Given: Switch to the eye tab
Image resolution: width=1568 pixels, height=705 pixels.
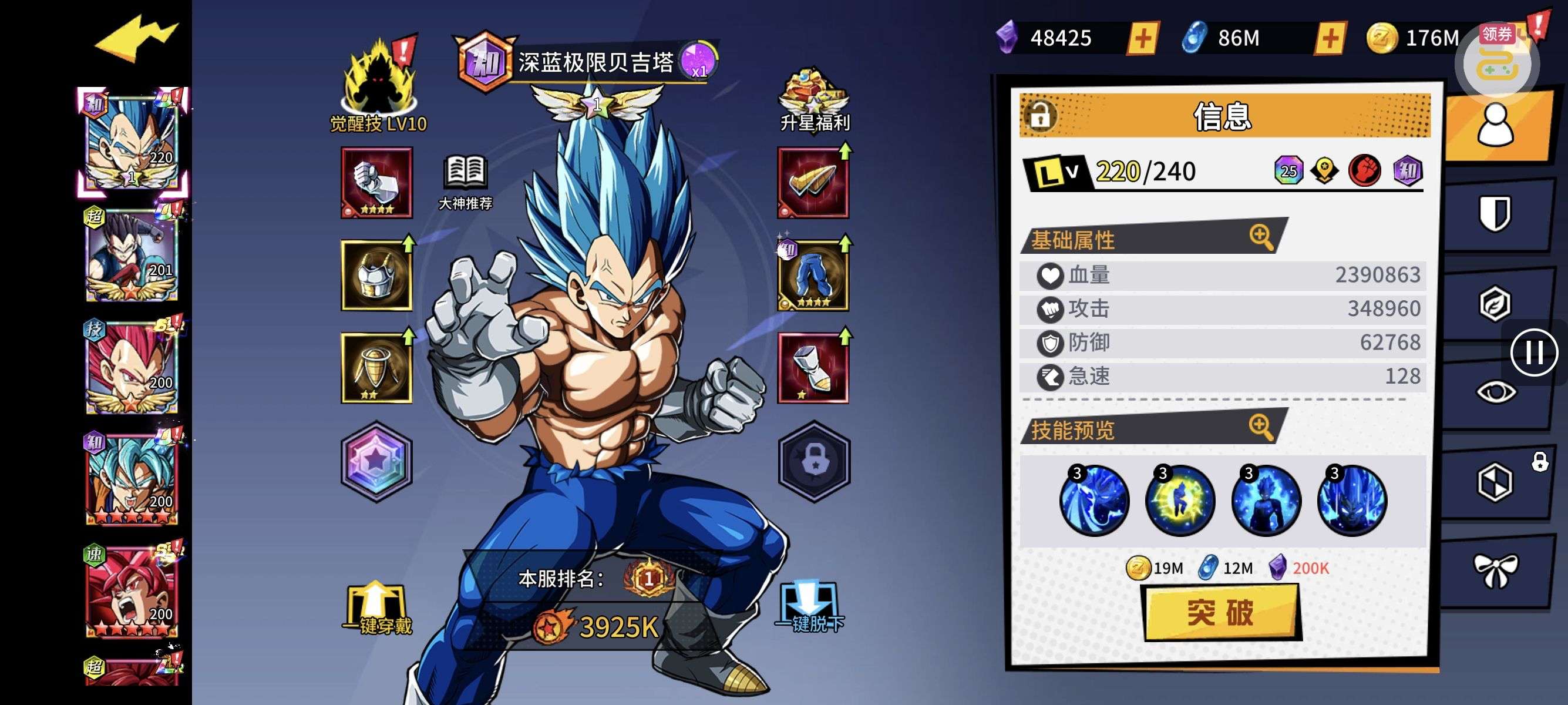Looking at the screenshot, I should pos(1495,391).
